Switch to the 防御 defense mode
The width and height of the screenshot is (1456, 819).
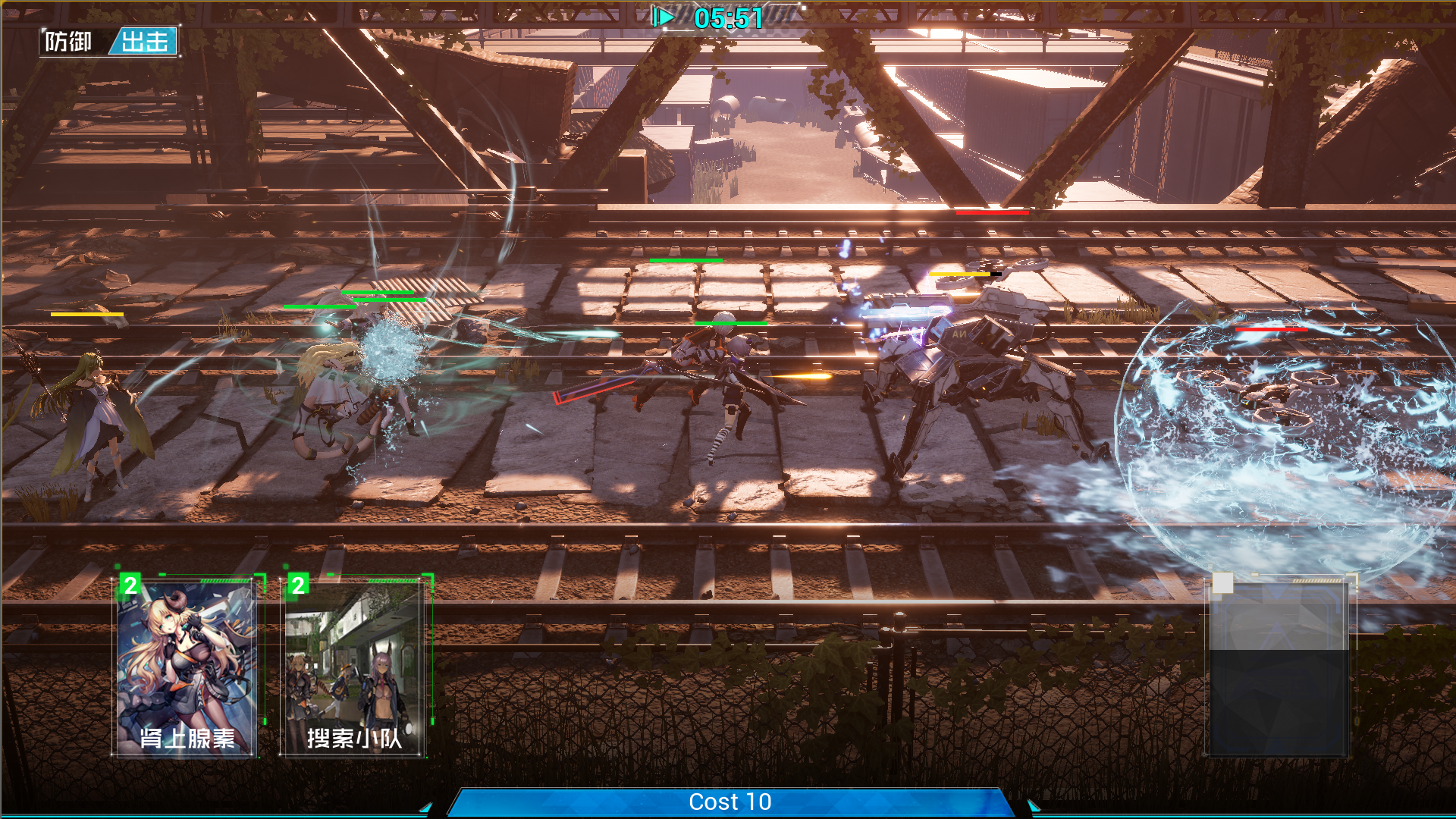(x=69, y=42)
